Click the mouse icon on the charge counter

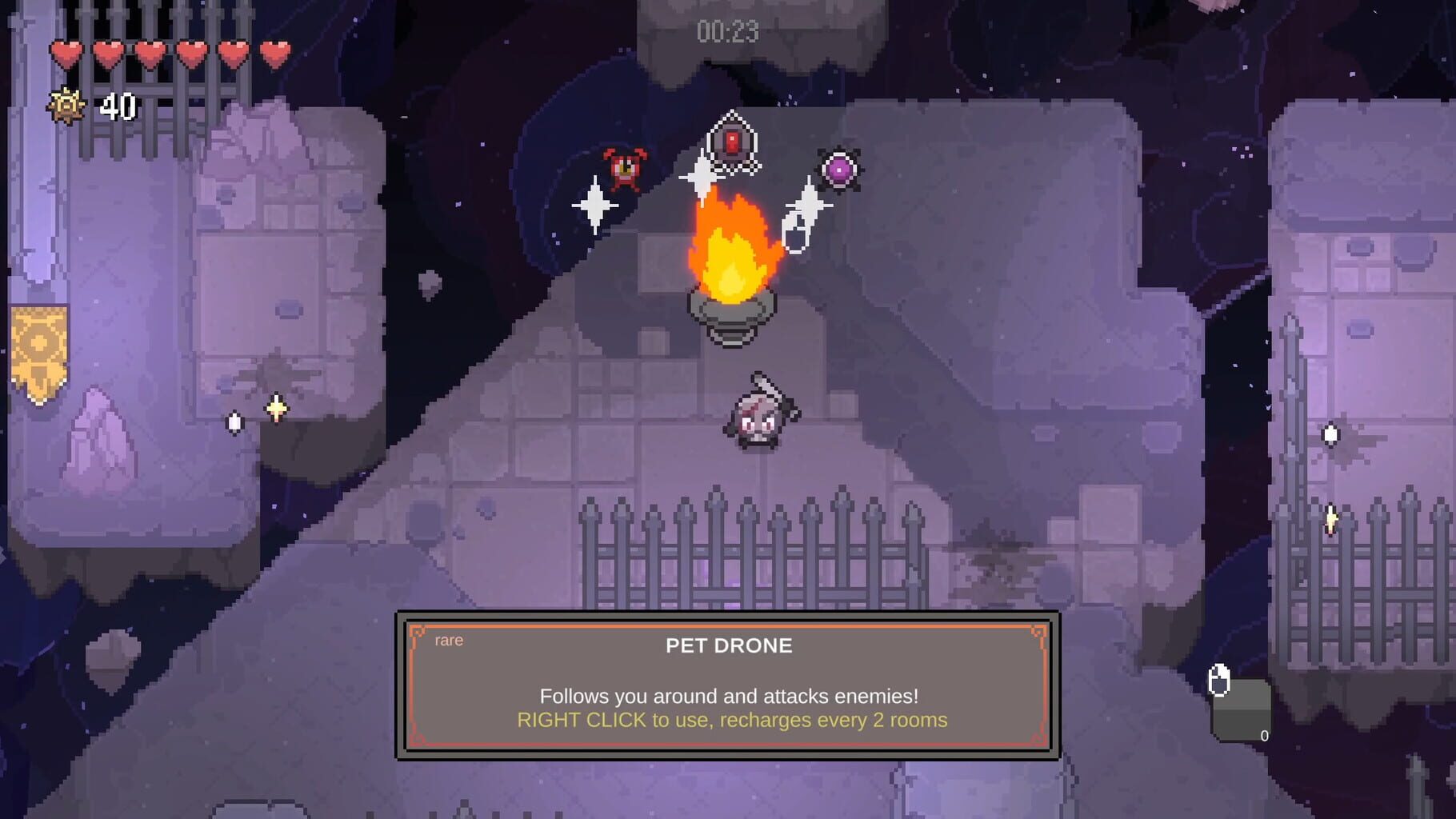(1220, 681)
